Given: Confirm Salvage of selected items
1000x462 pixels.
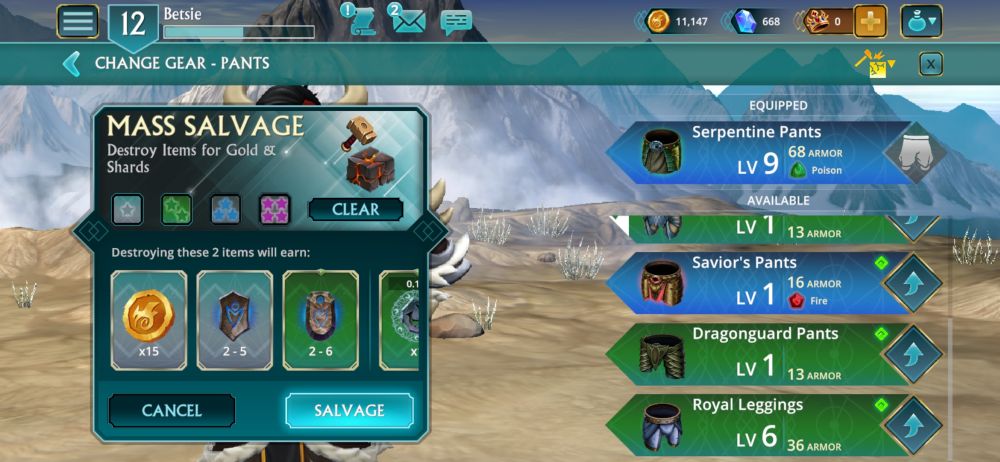Looking at the screenshot, I should [x=349, y=410].
